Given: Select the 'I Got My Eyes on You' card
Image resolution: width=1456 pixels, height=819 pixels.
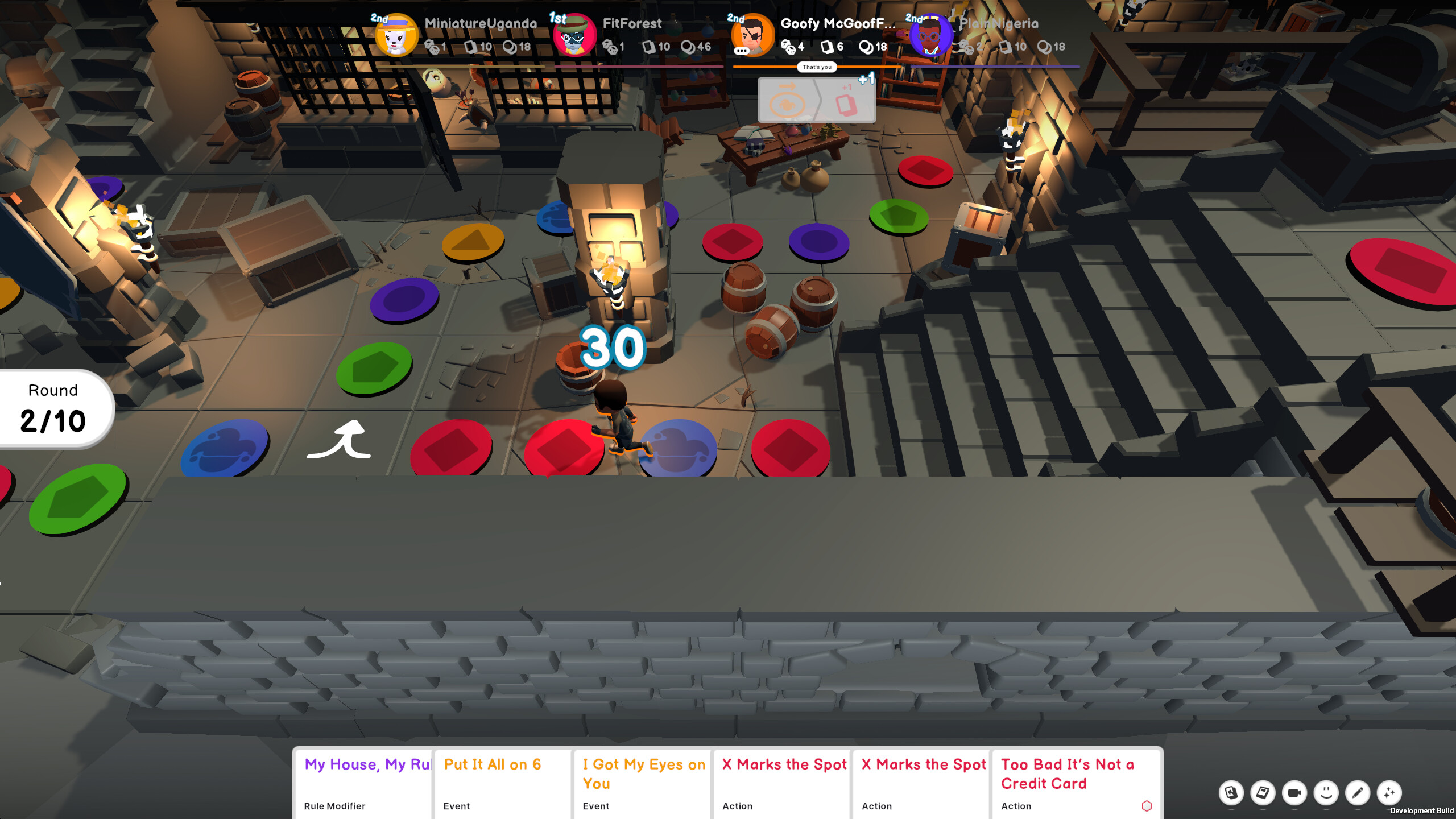Looking at the screenshot, I should [x=642, y=785].
